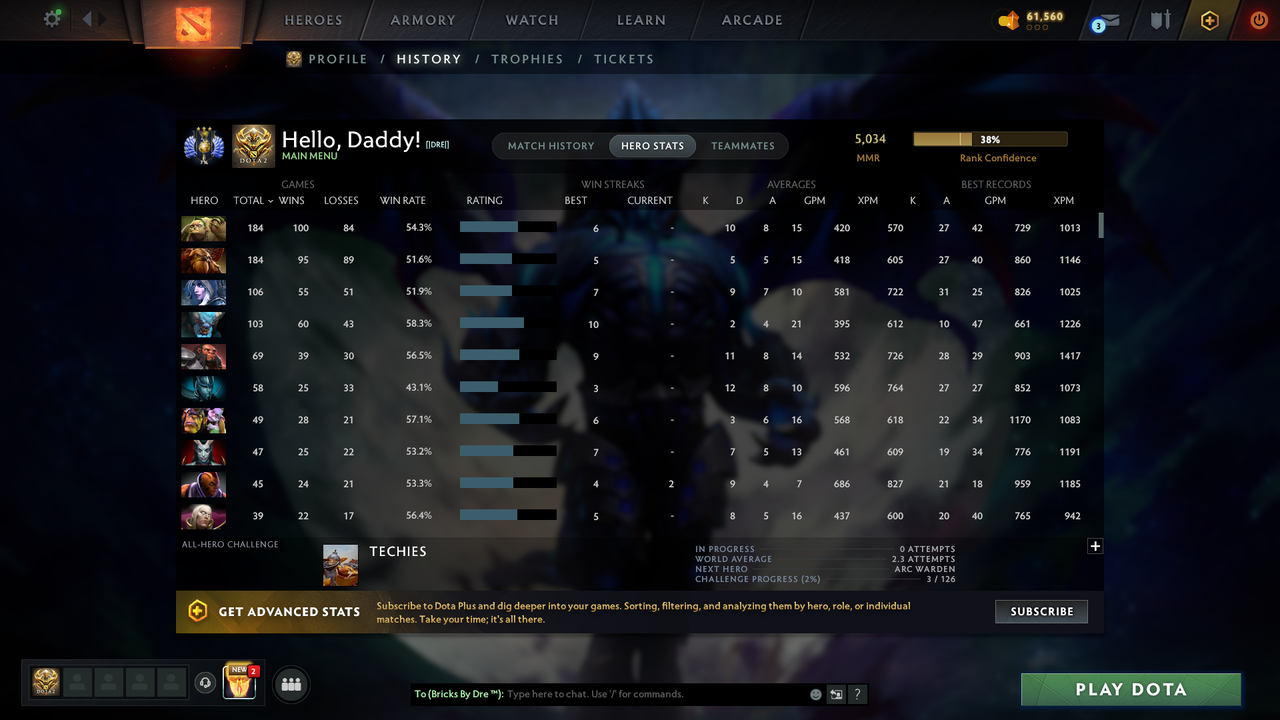Screen dimensions: 1280x720
Task: Click the Dota 2 flame logo
Action: point(193,25)
